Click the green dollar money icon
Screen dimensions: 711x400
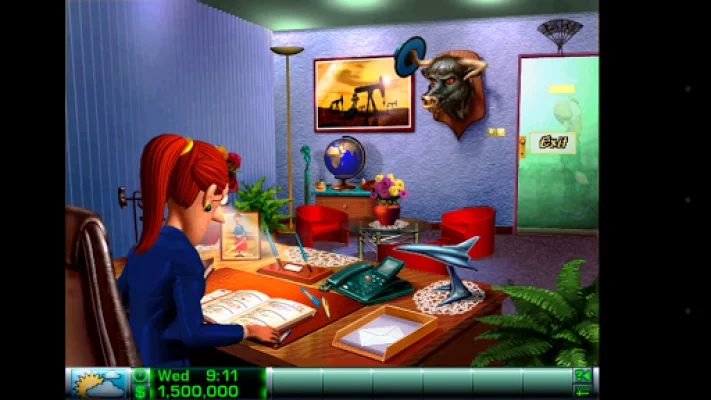click(140, 391)
